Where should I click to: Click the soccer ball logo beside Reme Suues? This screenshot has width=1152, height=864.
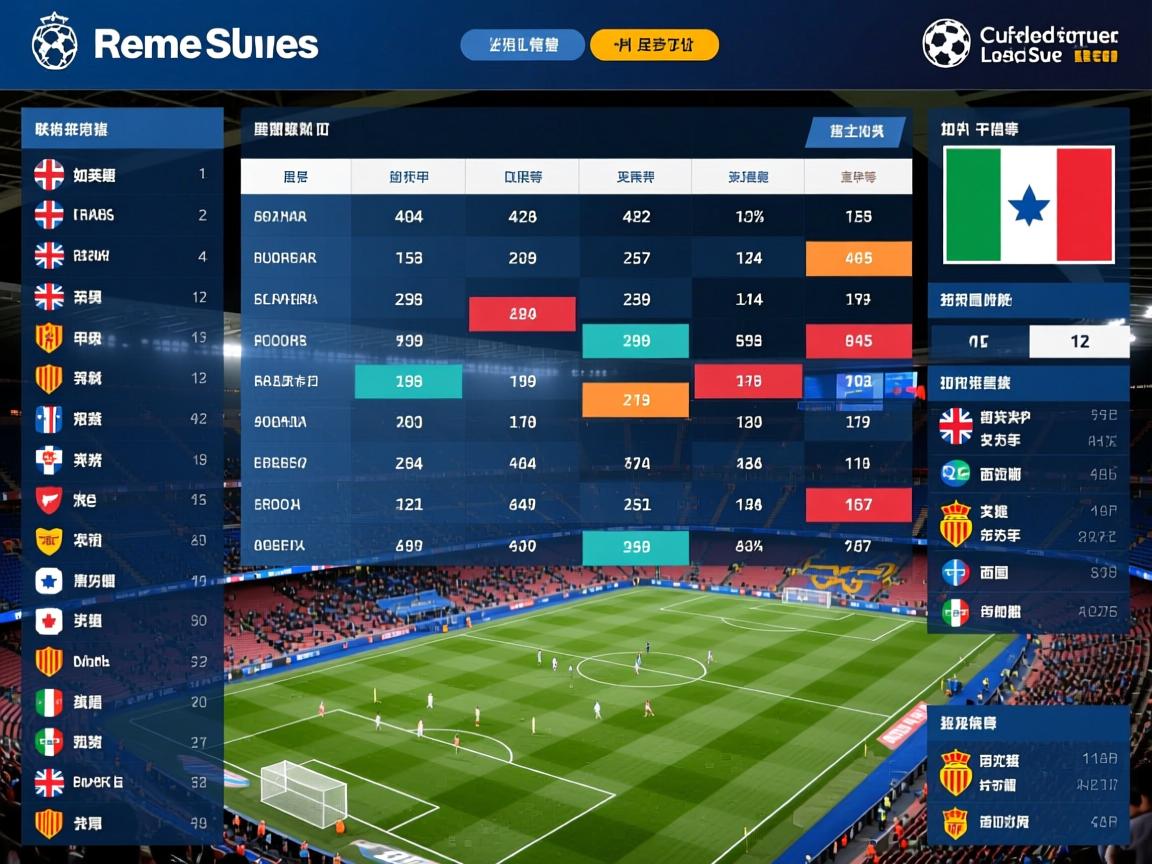(54, 43)
